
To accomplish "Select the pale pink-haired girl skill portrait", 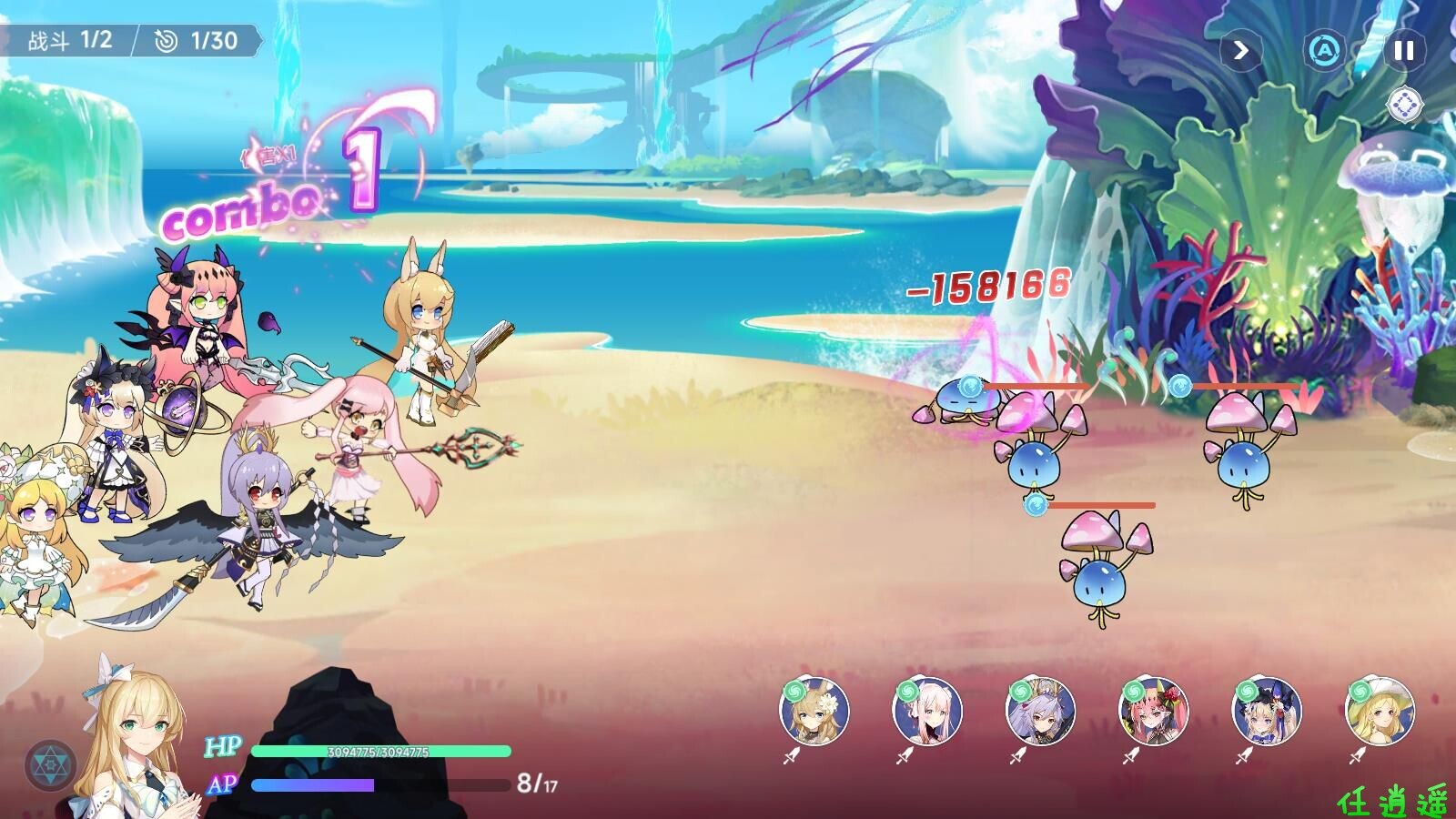I will click(928, 712).
